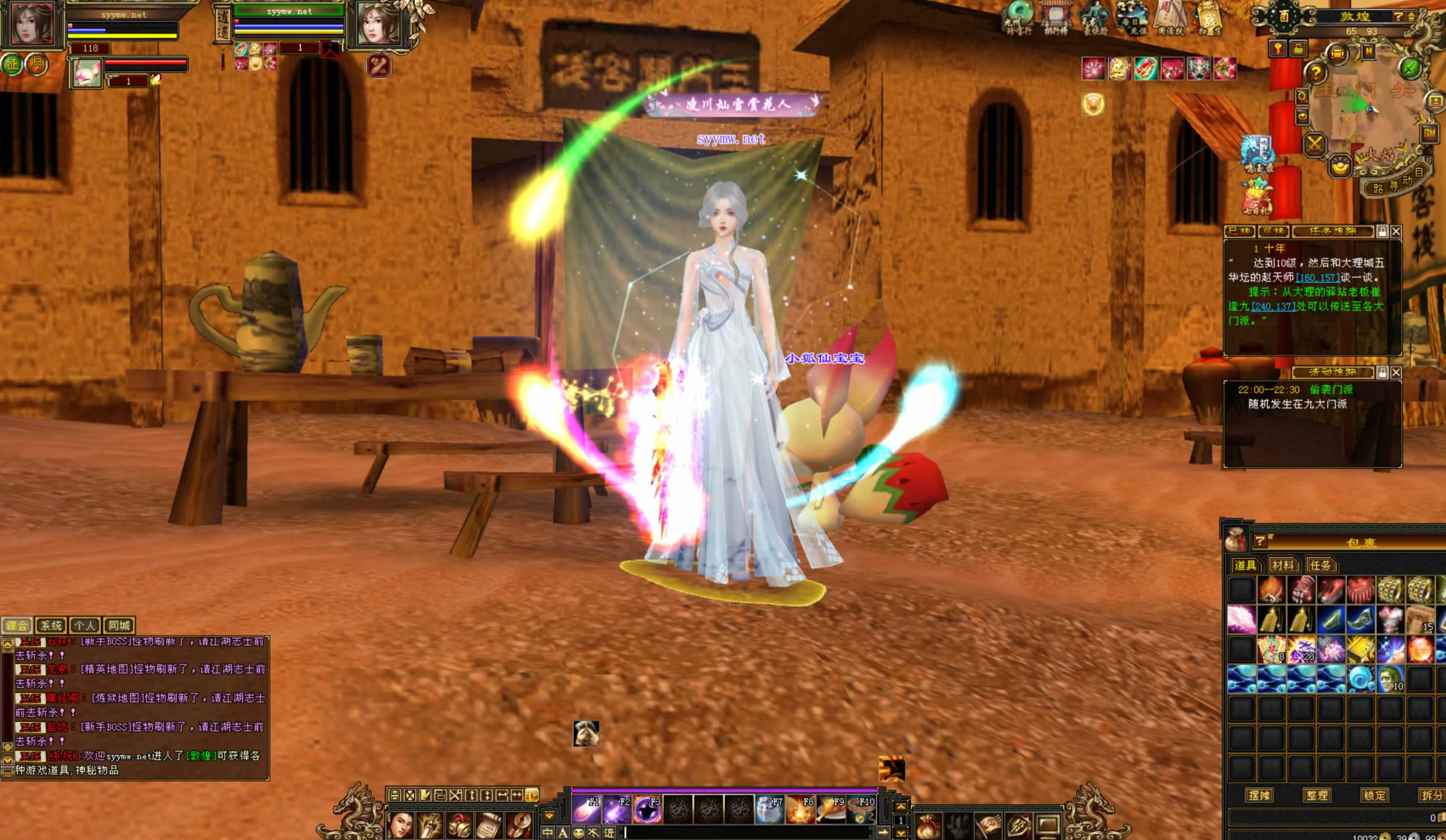
Task: Open the 排行榜 ranking board icon
Action: click(1055, 18)
